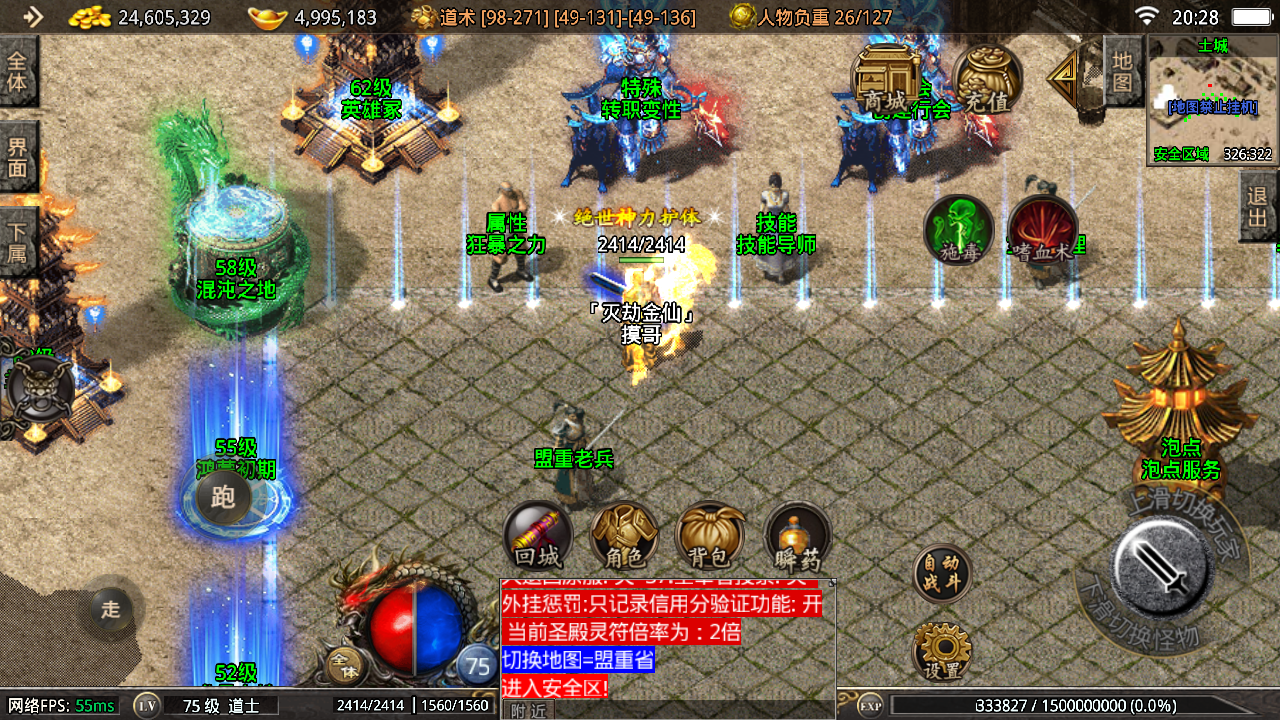Screen dimensions: 1280x720
Task: Open the 充值 recharge button
Action: point(987,81)
